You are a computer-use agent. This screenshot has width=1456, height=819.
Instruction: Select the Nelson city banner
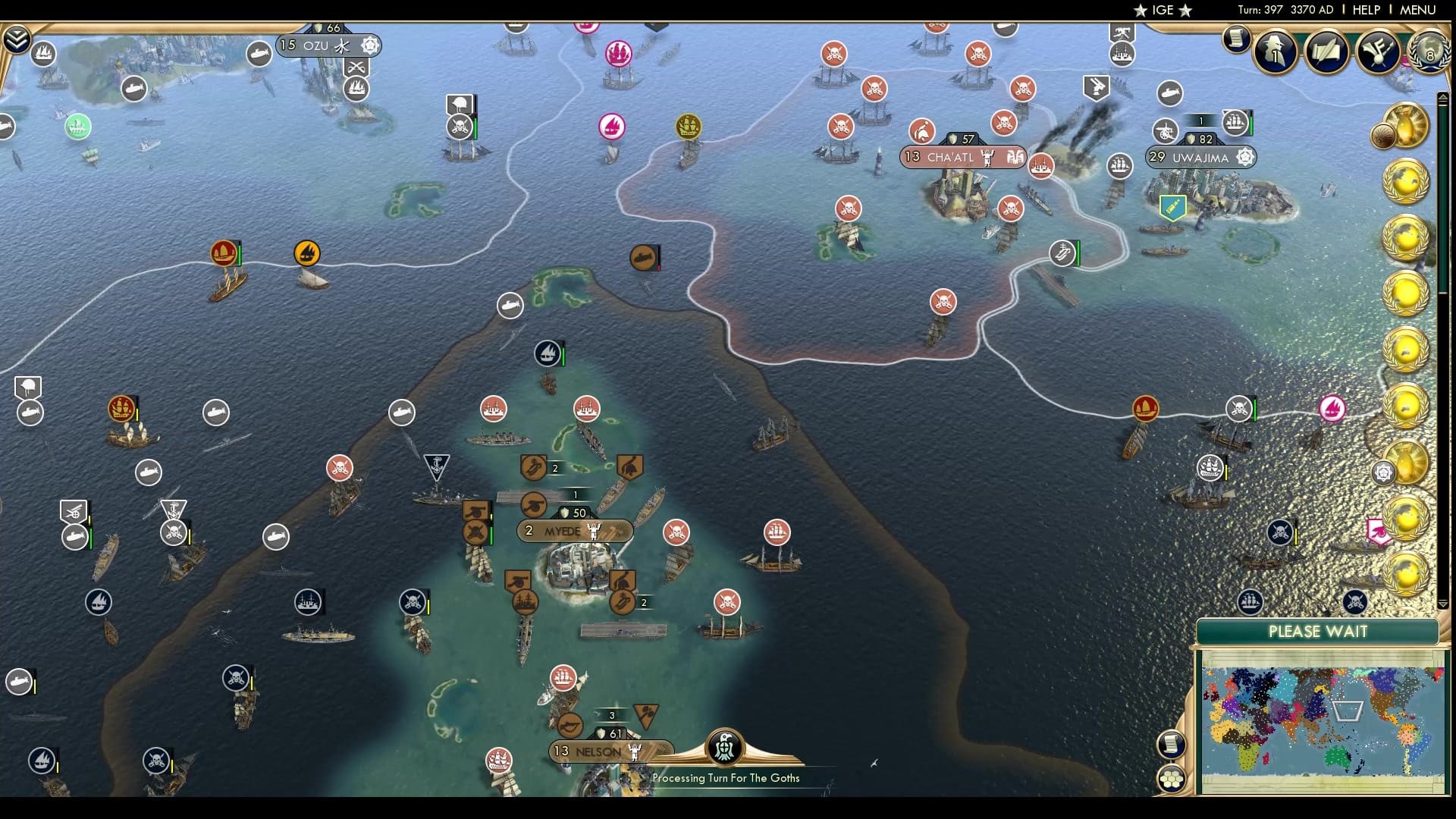pyautogui.click(x=599, y=751)
